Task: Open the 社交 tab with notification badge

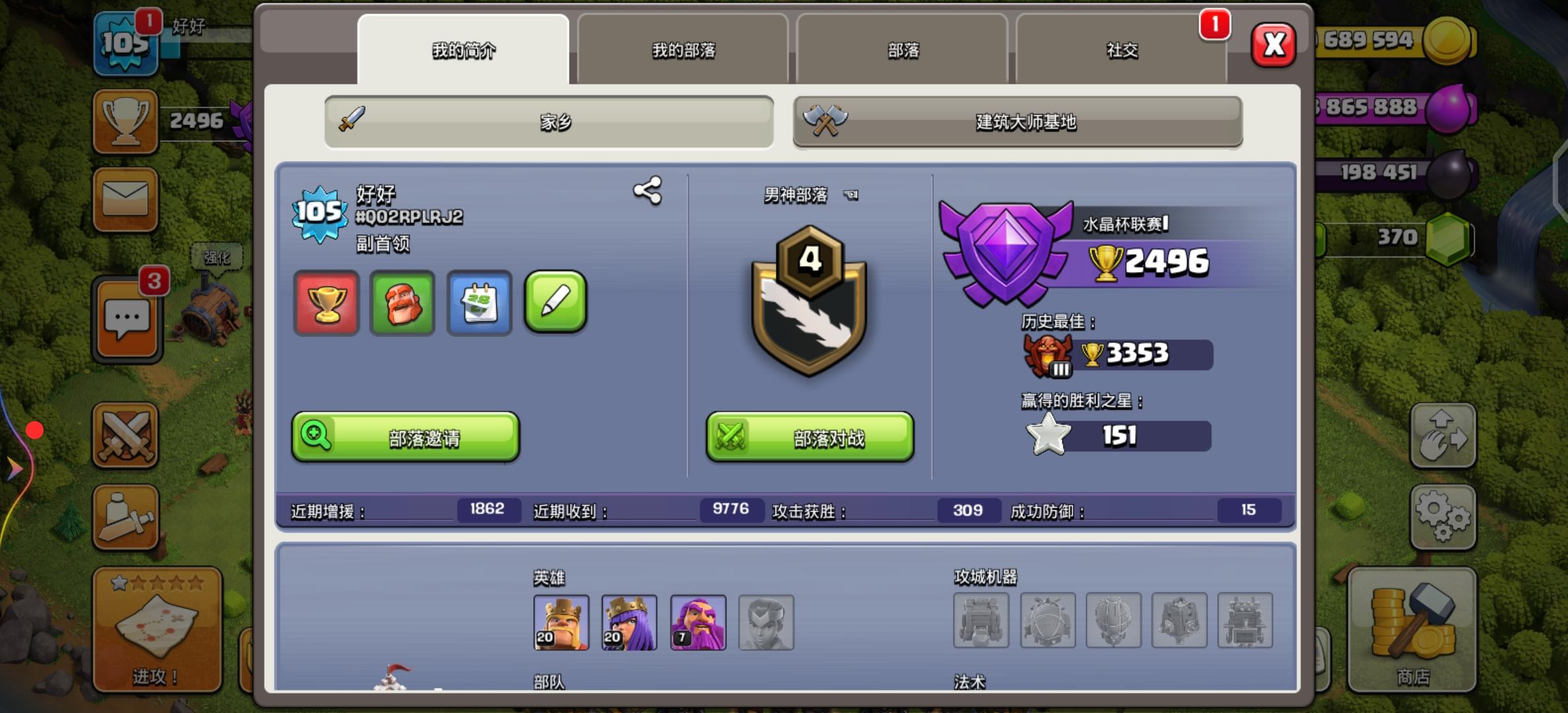Action: 1123,50
